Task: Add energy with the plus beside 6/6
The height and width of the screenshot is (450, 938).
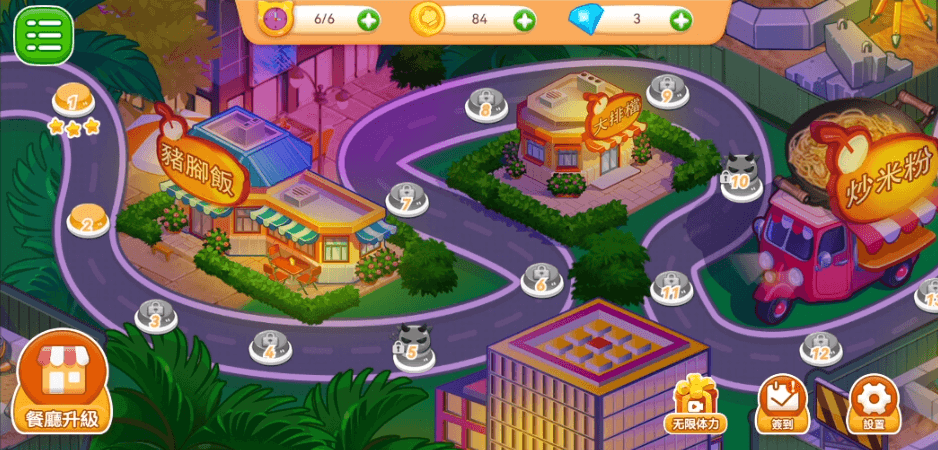Action: click(368, 20)
